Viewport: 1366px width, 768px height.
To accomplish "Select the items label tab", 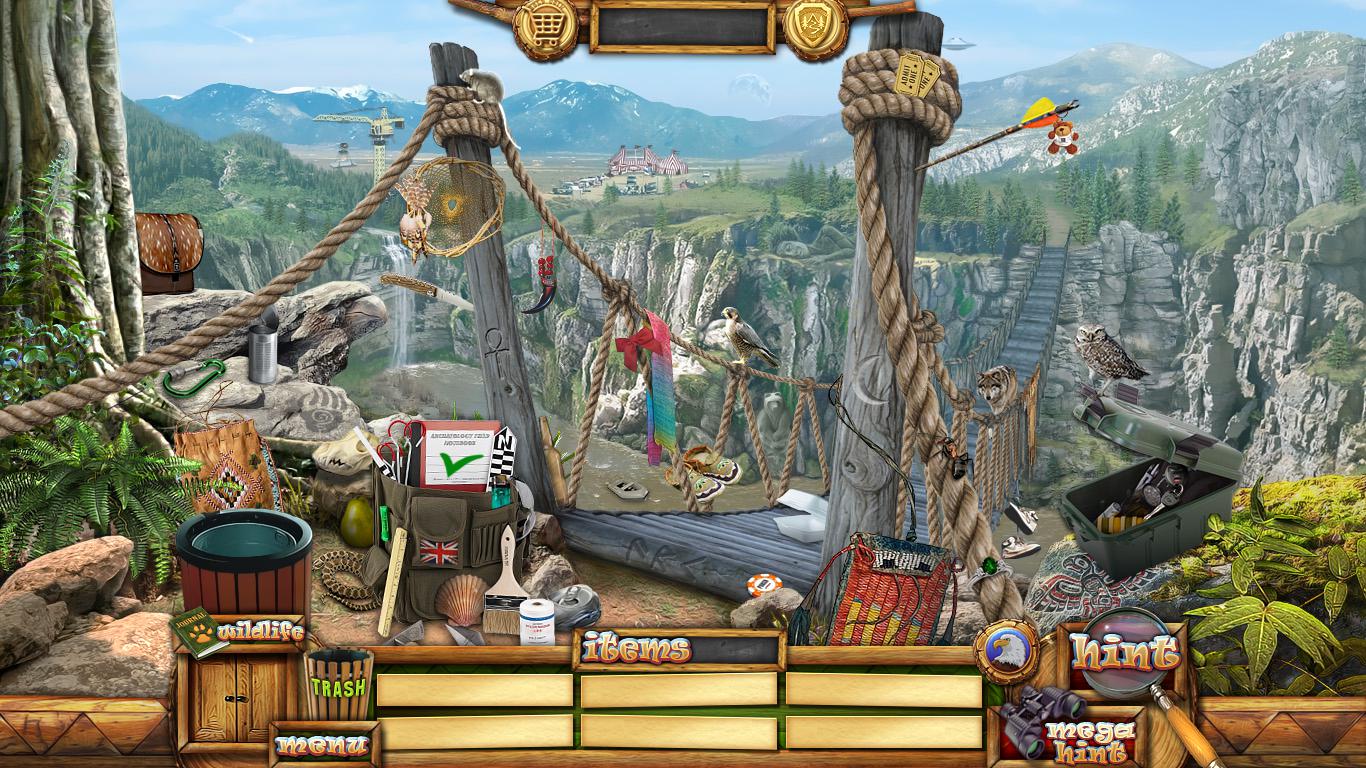I will click(x=637, y=650).
